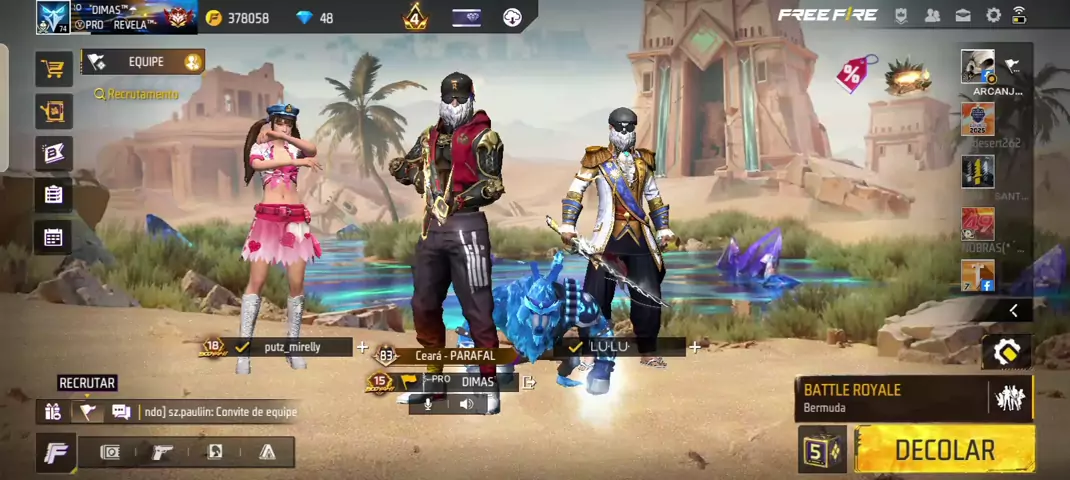Image resolution: width=1070 pixels, height=480 pixels.
Task: Collapse the friends sidebar arrow
Action: [1013, 311]
